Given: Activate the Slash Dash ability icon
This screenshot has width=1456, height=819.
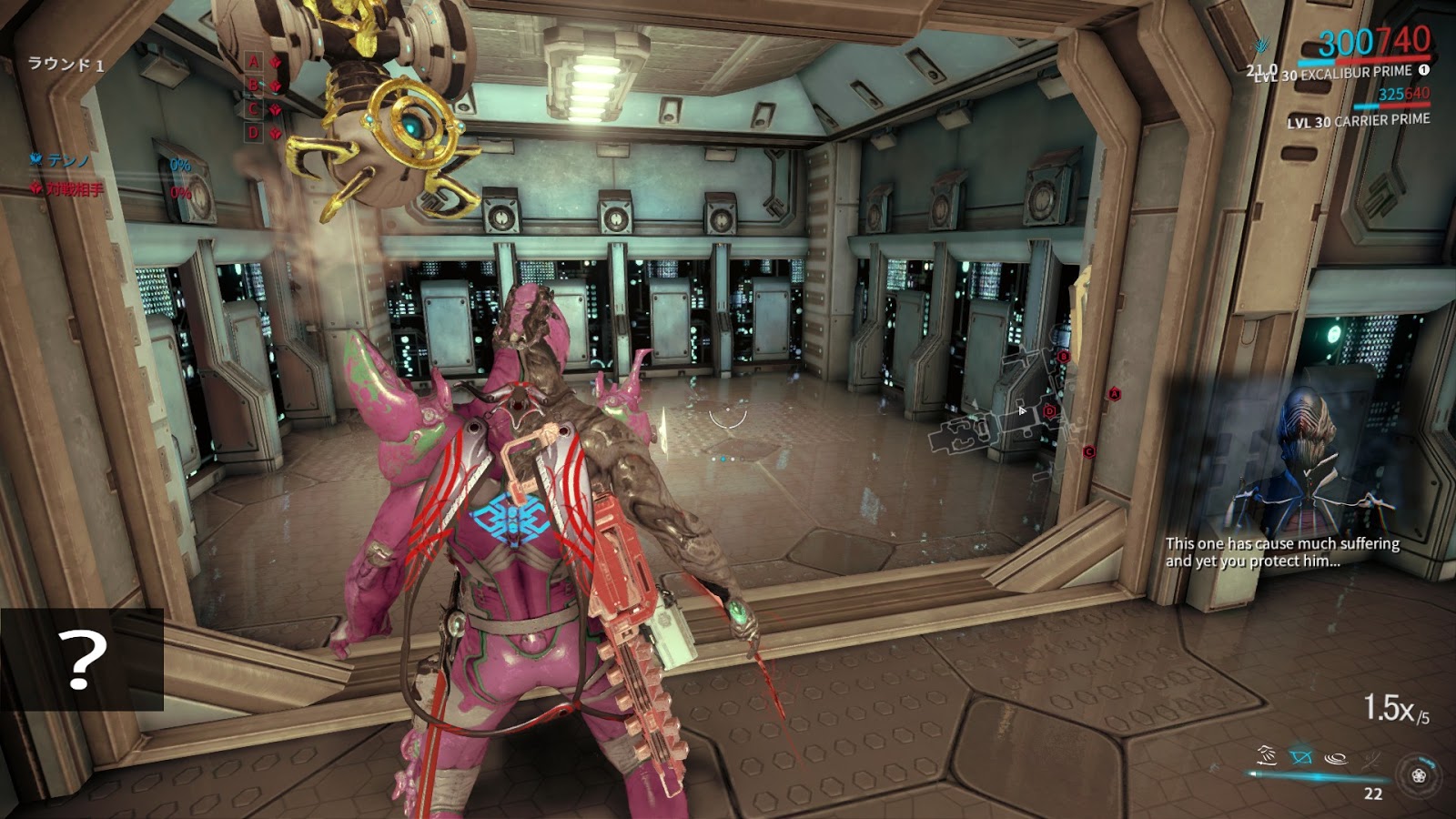Looking at the screenshot, I should pyautogui.click(x=1266, y=754).
